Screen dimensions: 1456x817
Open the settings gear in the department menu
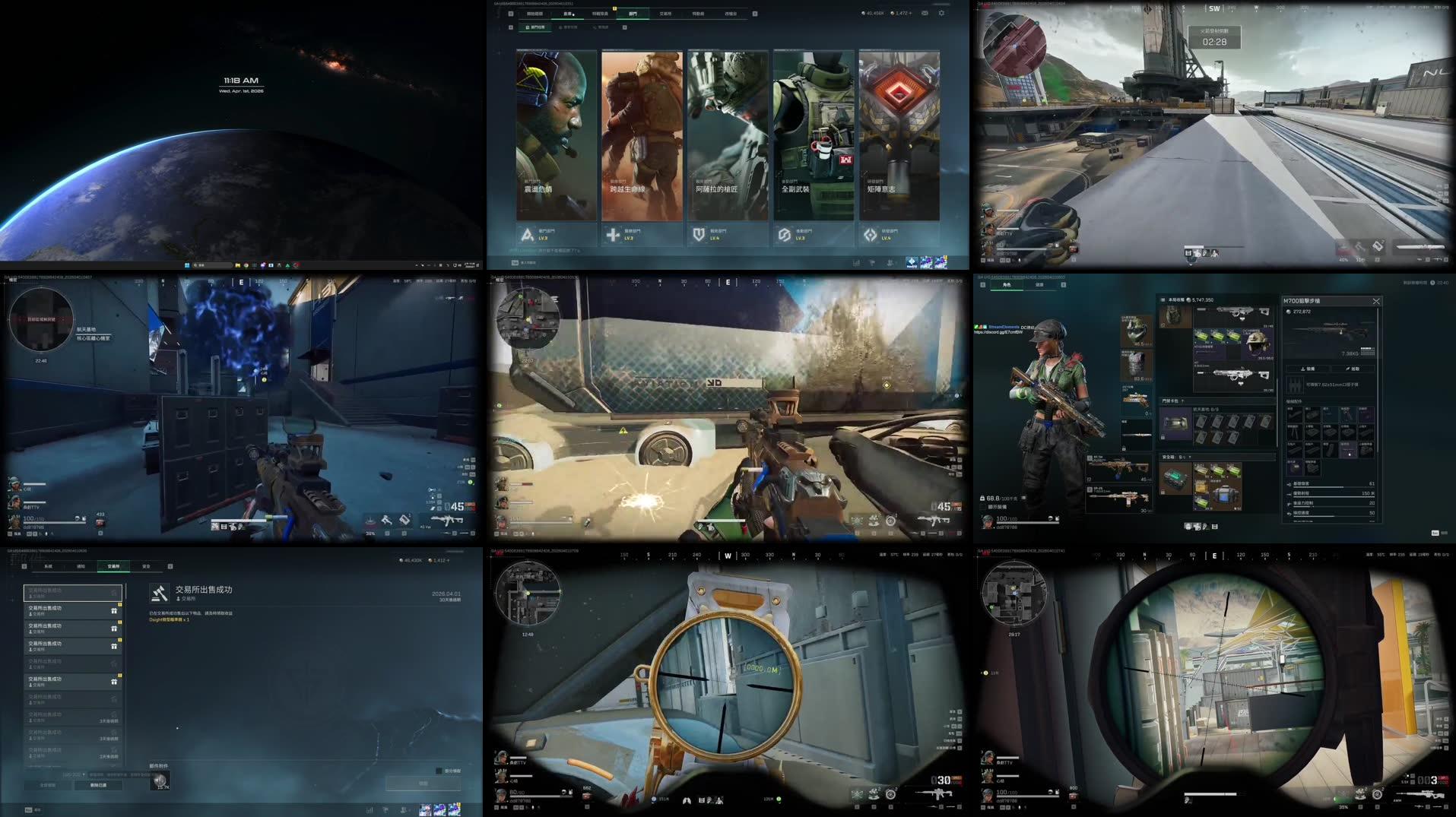(941, 13)
